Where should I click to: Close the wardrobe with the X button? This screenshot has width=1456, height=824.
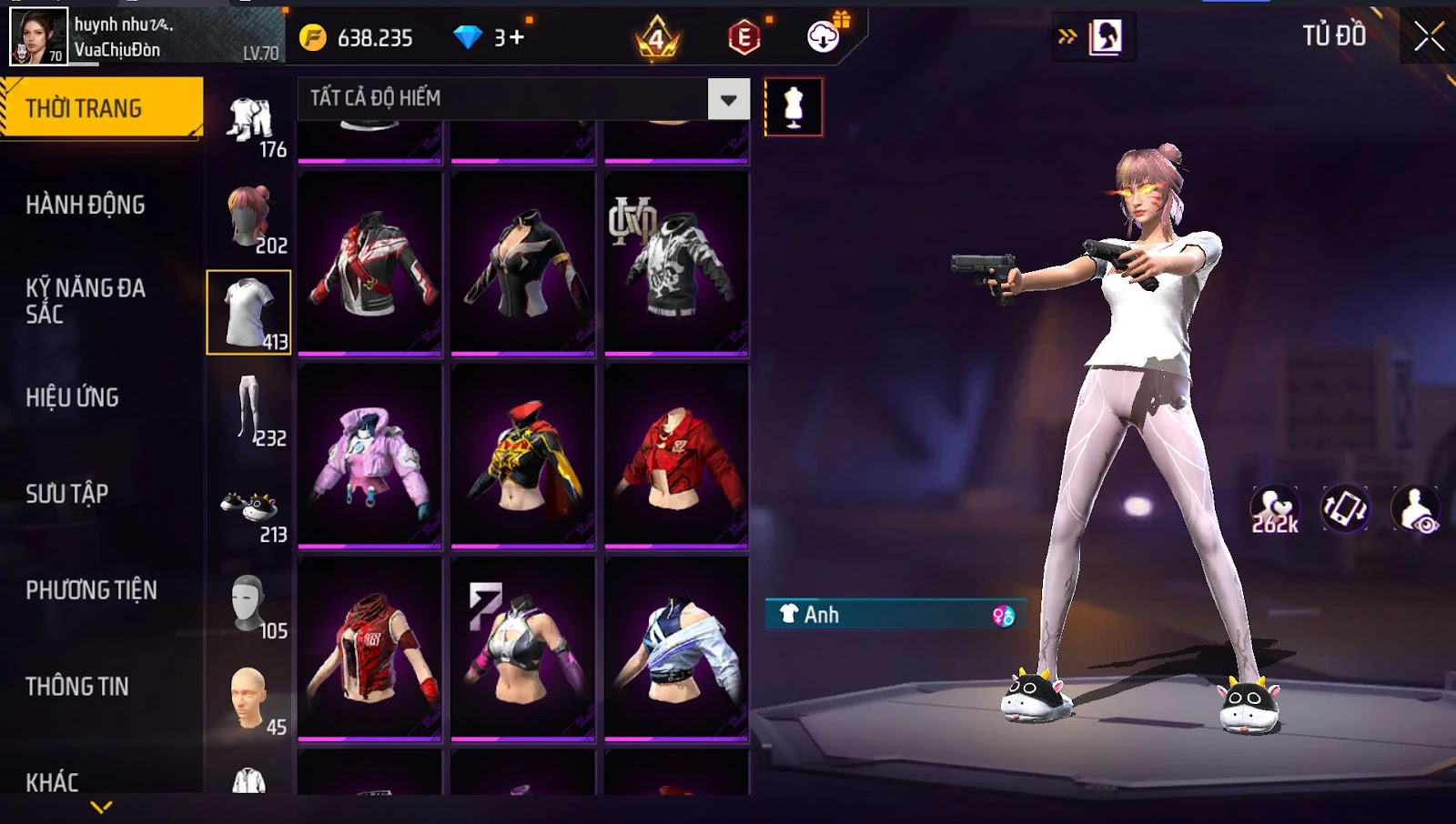coord(1429,36)
